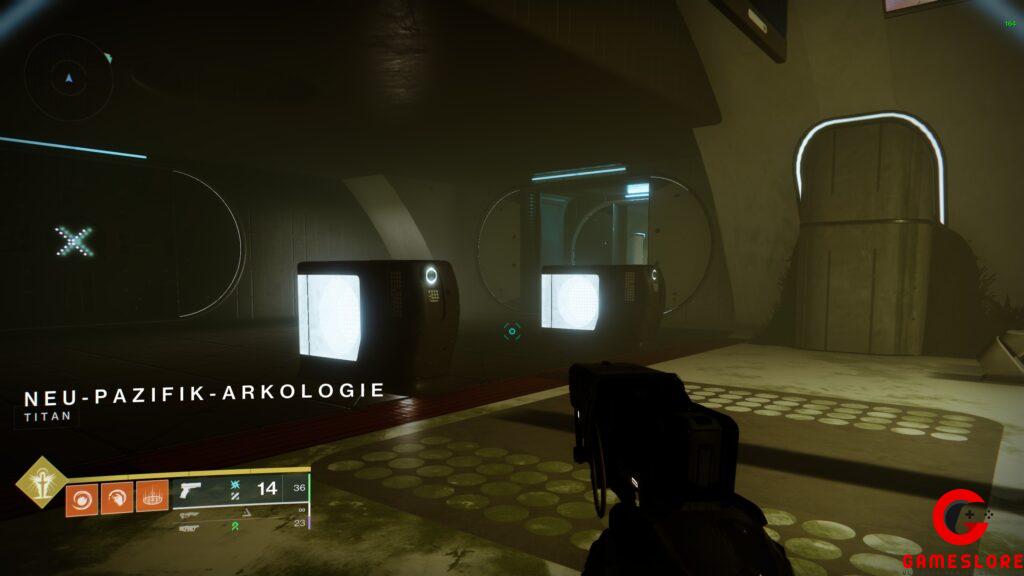This screenshot has width=1024, height=576.
Task: Click the radar in the top-left corner
Action: 67,75
